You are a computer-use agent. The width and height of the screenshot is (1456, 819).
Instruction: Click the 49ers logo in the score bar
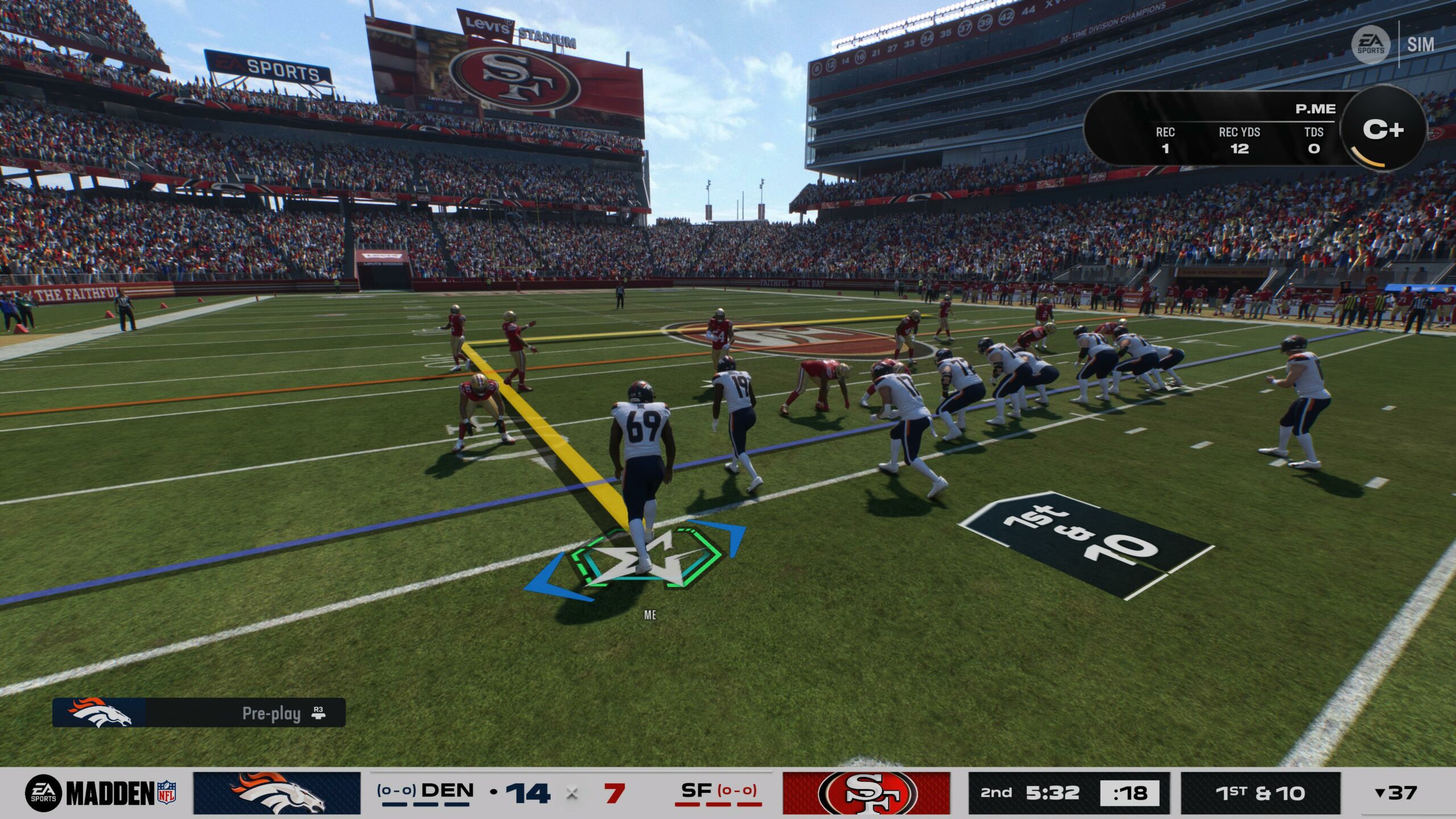[866, 793]
